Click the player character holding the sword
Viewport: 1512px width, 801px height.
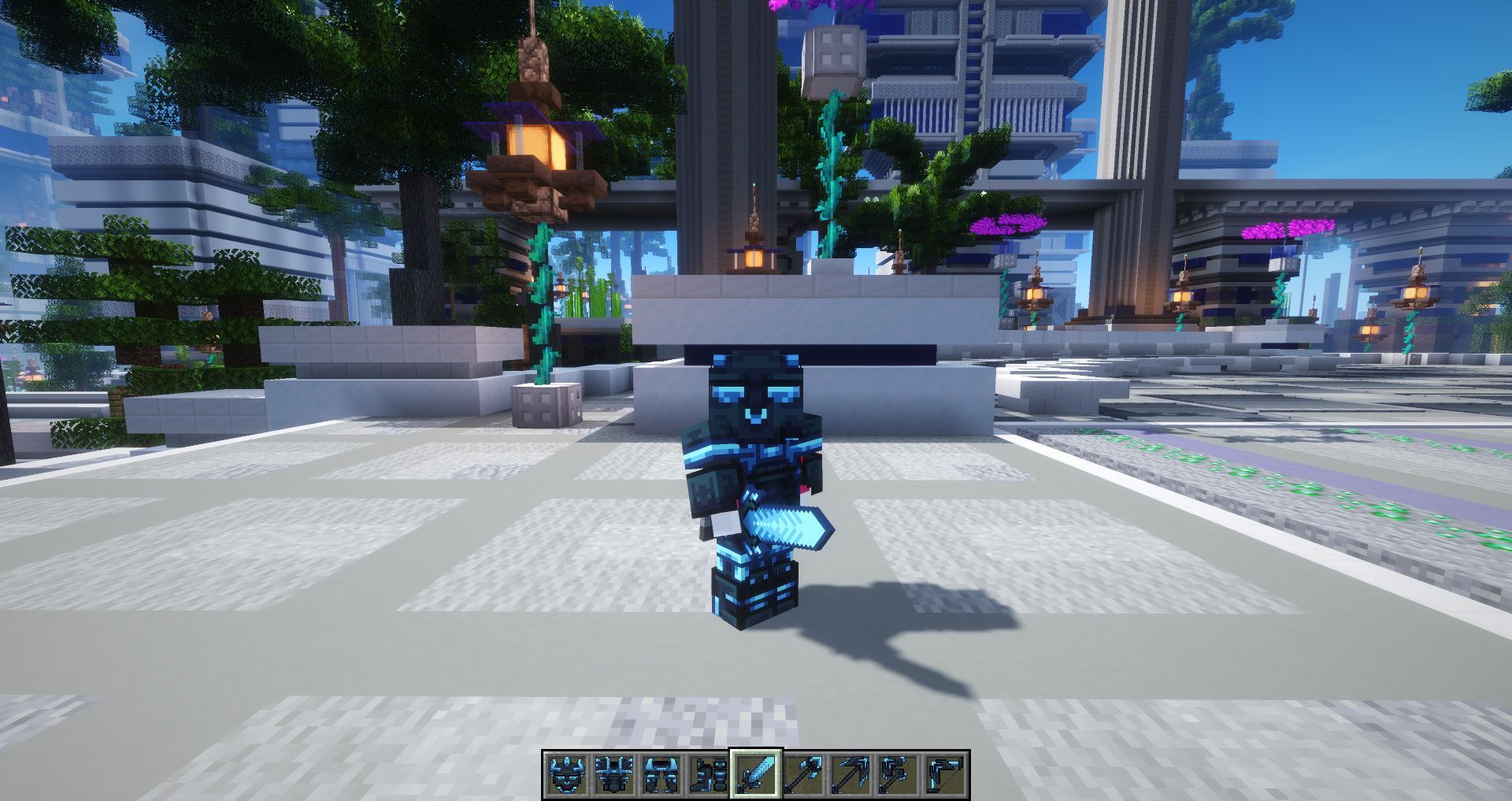click(x=756, y=488)
